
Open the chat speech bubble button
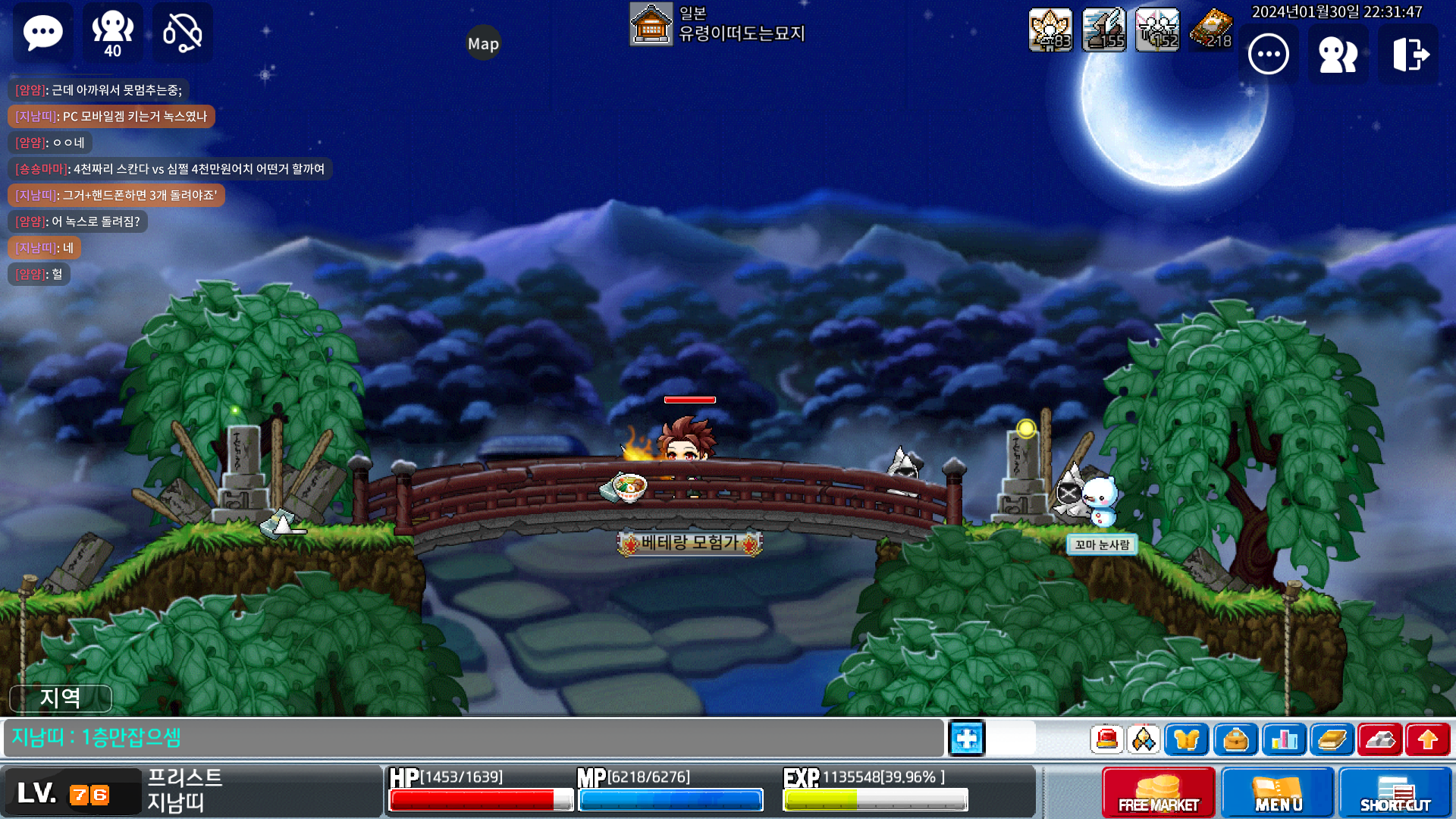tap(43, 33)
